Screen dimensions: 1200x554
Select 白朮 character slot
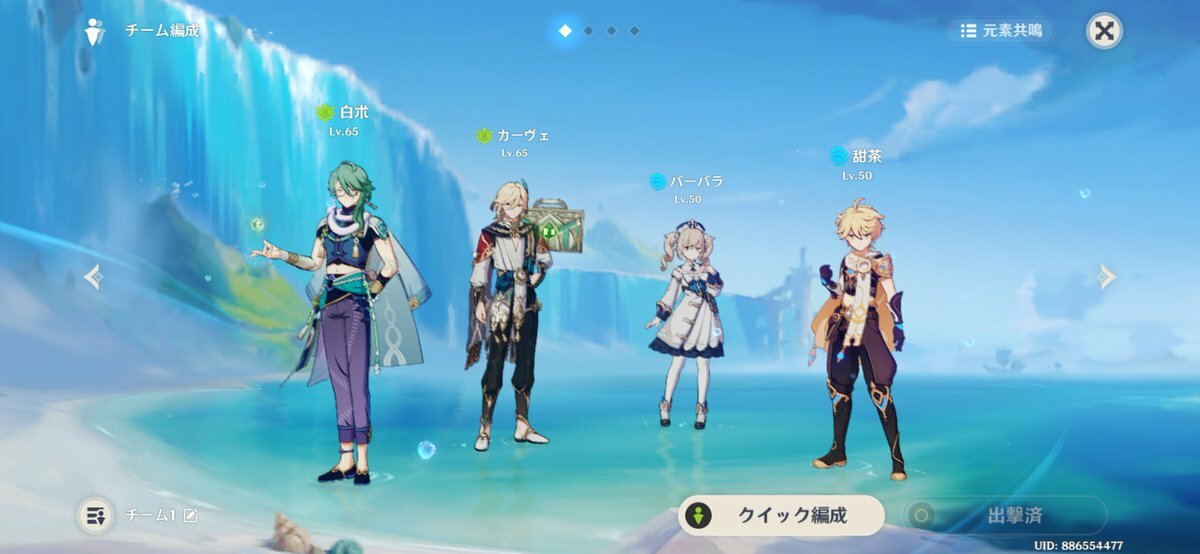(x=345, y=320)
